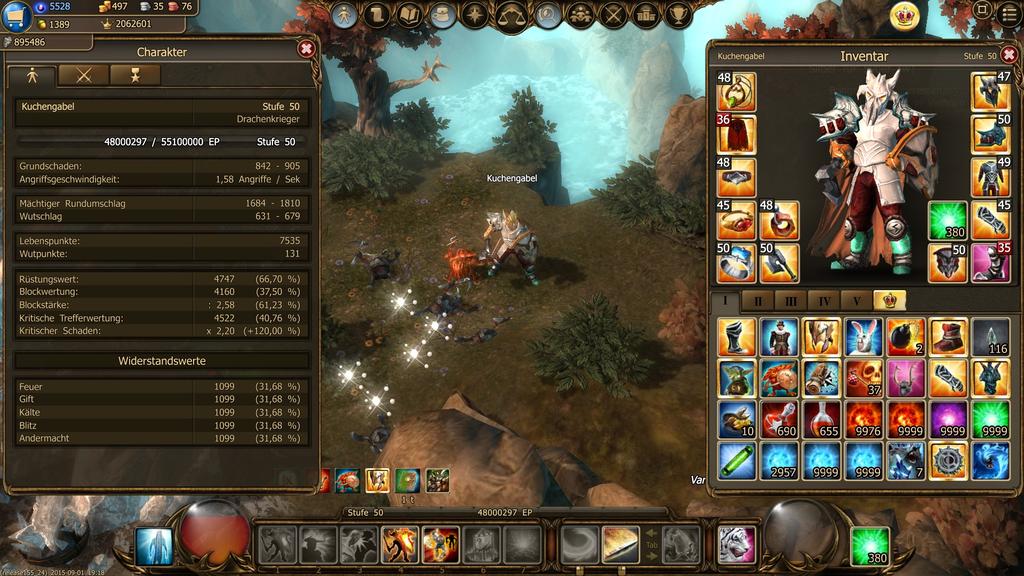1024x576 pixels.
Task: Open the character stats tab
Action: (32, 75)
